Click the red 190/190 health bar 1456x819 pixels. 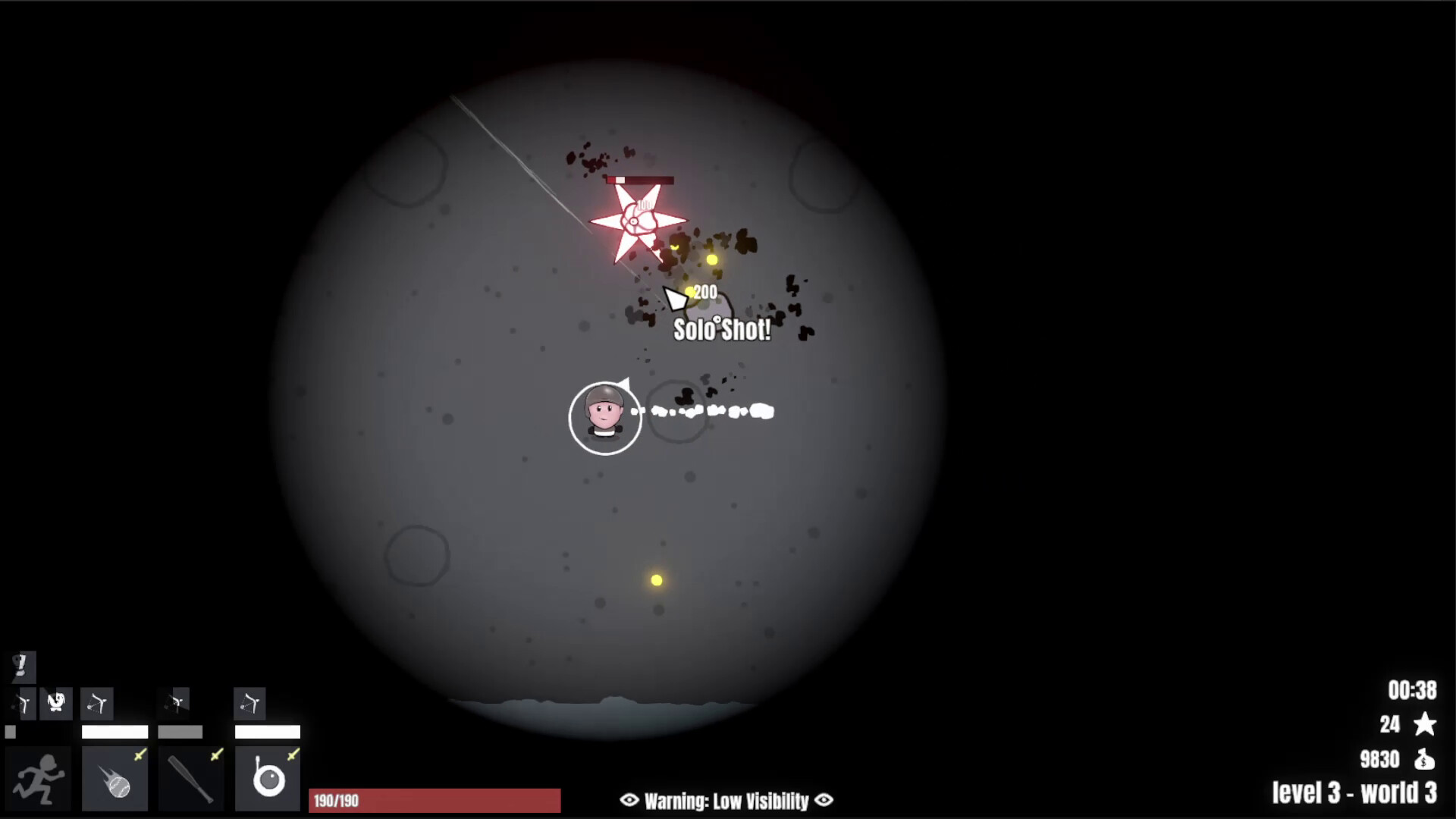pos(435,800)
